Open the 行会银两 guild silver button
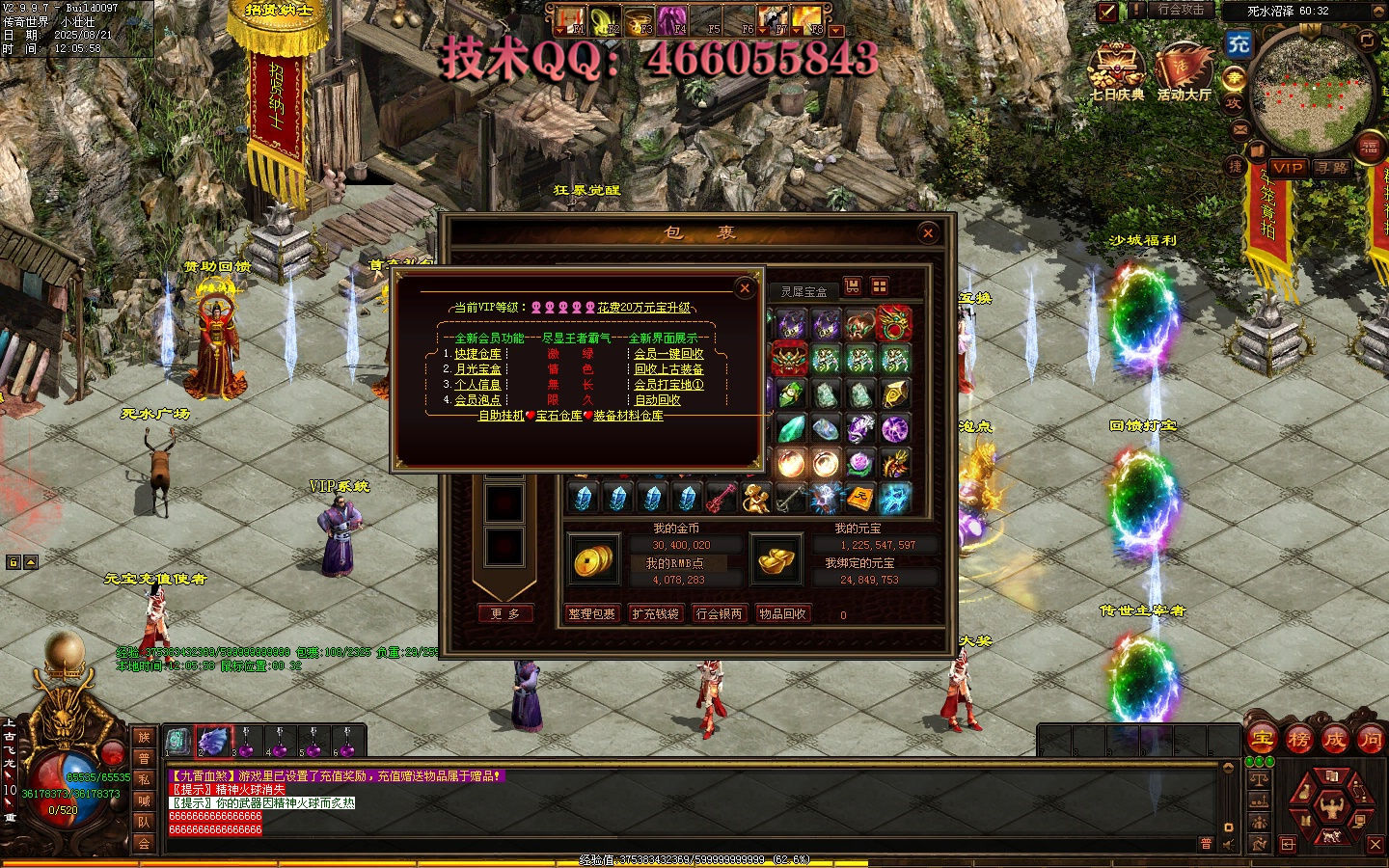The width and height of the screenshot is (1389, 868). 720,613
